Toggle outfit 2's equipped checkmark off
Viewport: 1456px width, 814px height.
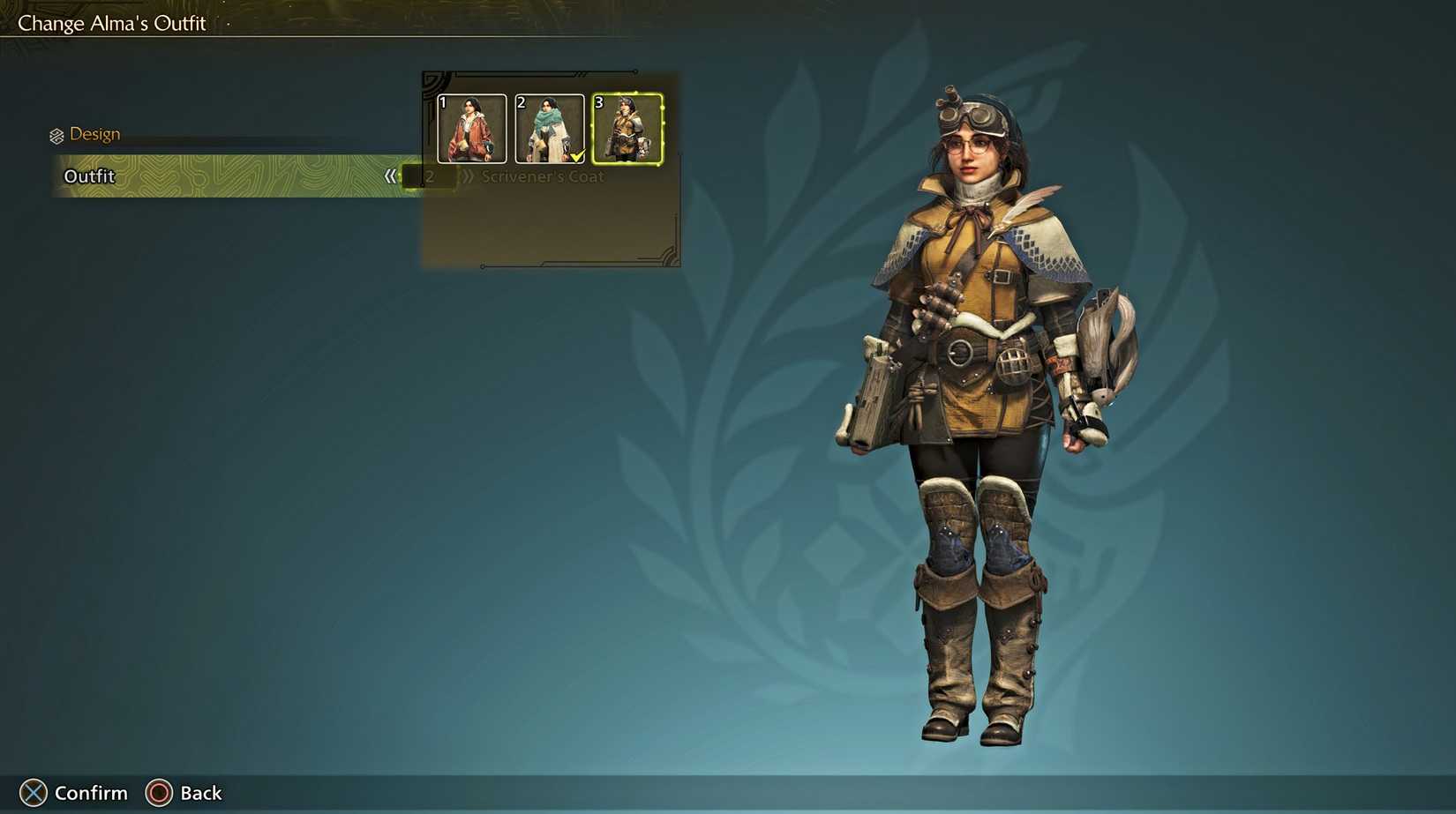(578, 155)
